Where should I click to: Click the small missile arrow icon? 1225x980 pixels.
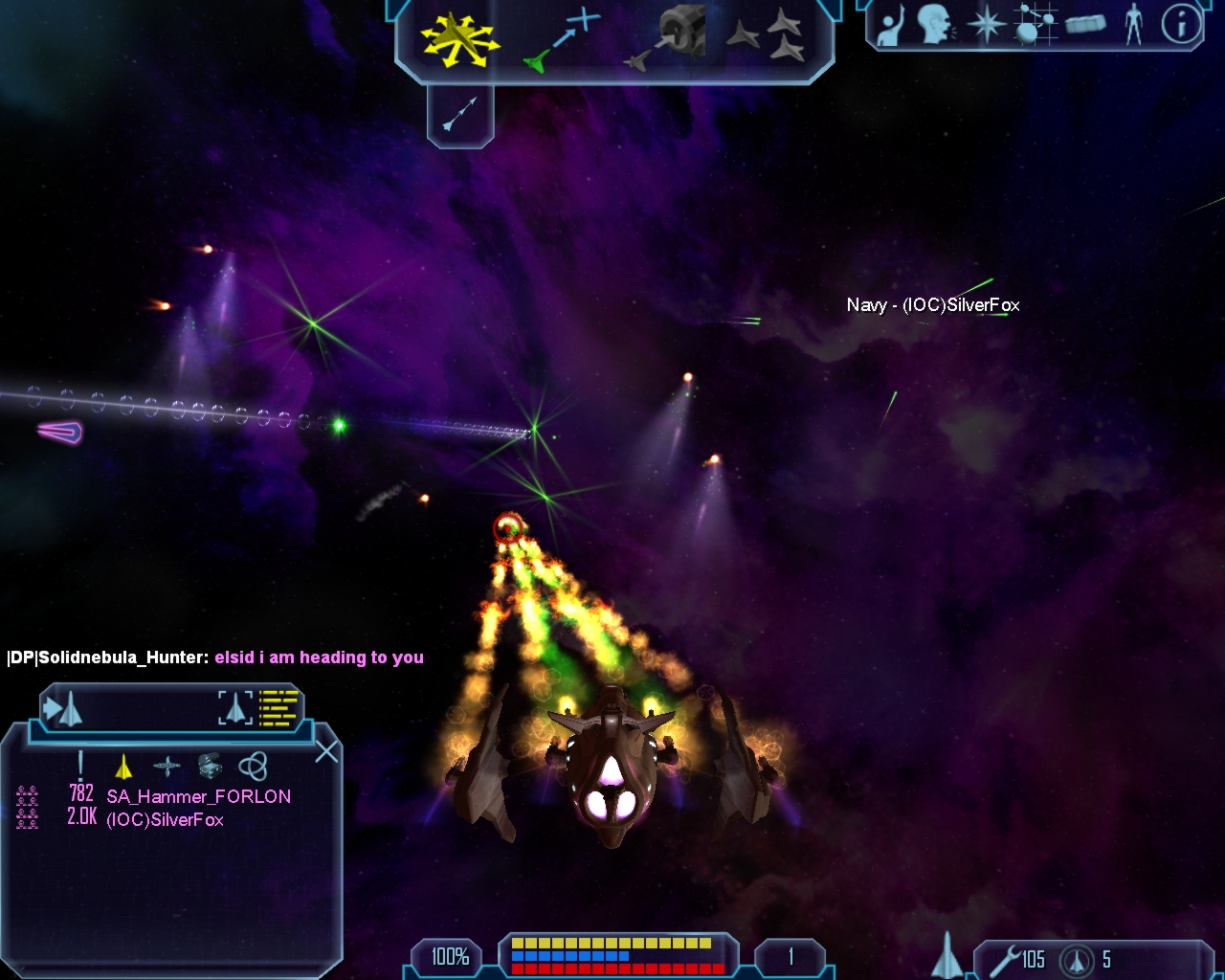point(459,115)
